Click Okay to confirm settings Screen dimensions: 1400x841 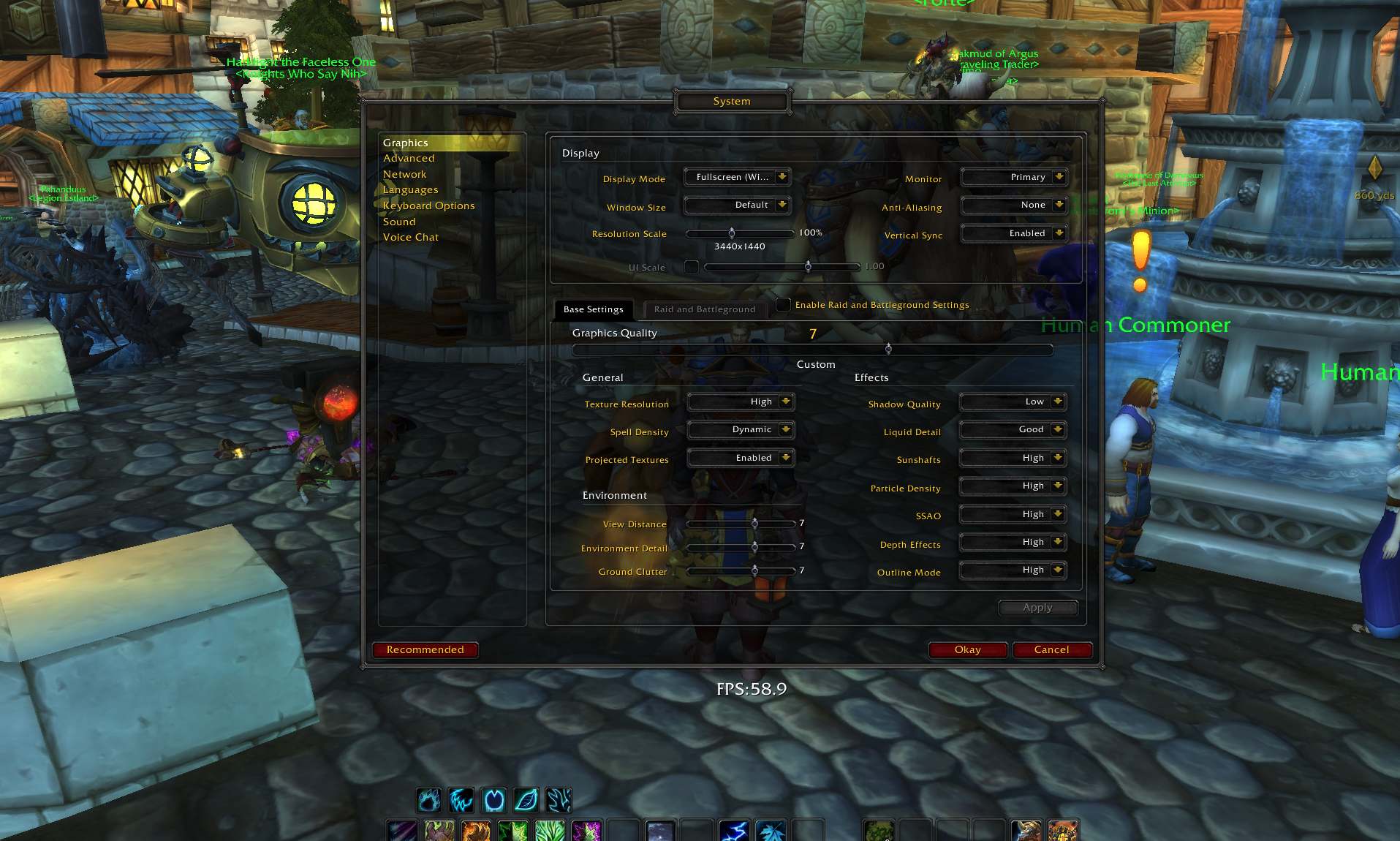(x=967, y=649)
